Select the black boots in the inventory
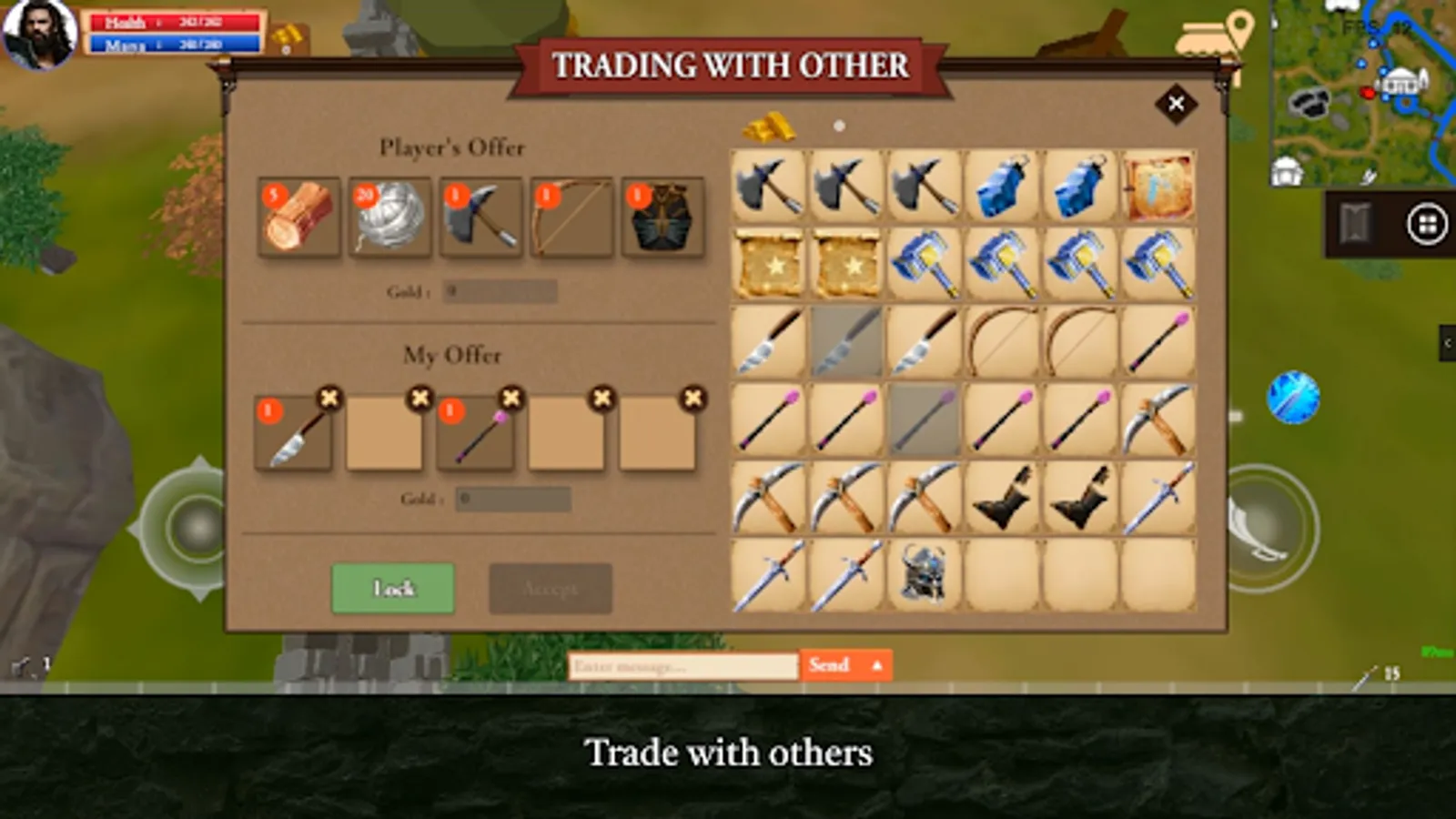Screen dimensions: 1456x819 pos(1003,499)
